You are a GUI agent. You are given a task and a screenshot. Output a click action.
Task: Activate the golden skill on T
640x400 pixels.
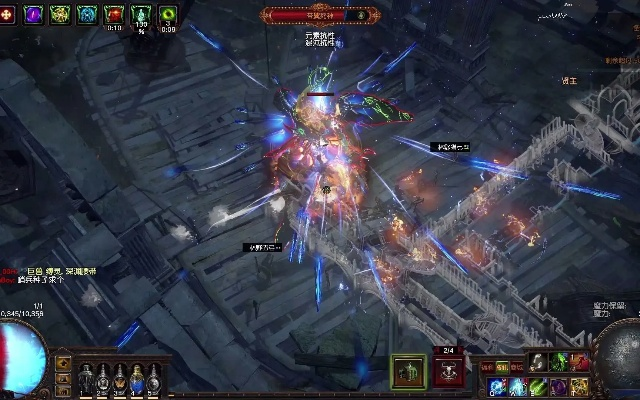[x=580, y=386]
